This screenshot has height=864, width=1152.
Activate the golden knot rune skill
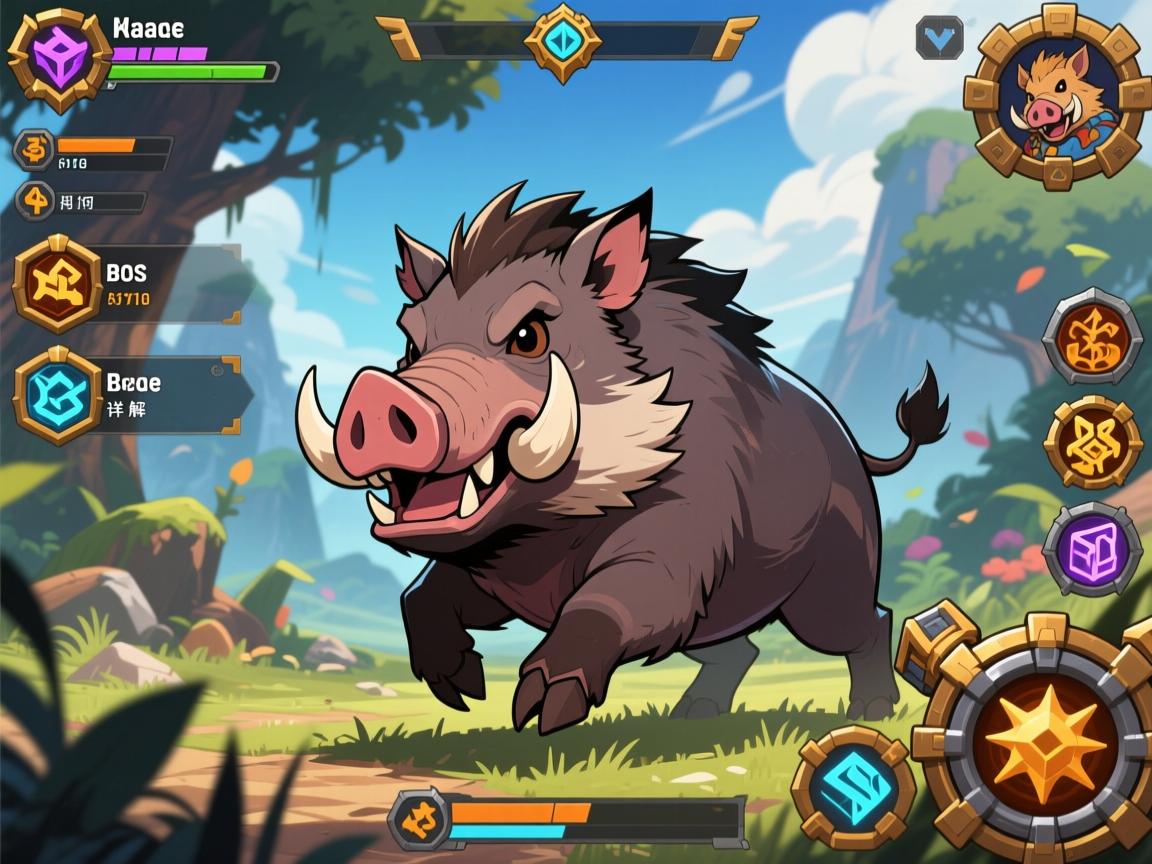(x=1093, y=443)
